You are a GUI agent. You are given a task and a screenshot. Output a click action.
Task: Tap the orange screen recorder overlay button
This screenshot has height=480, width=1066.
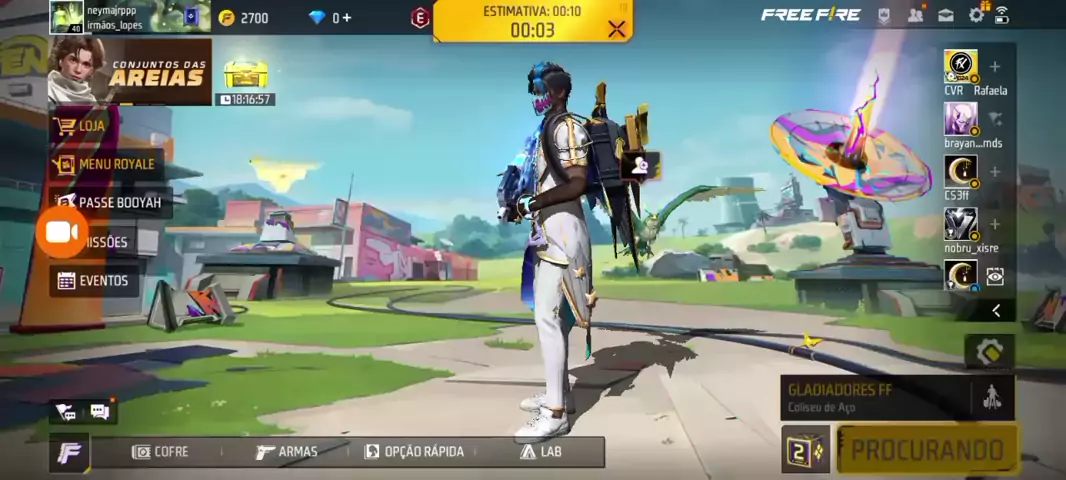(x=62, y=233)
